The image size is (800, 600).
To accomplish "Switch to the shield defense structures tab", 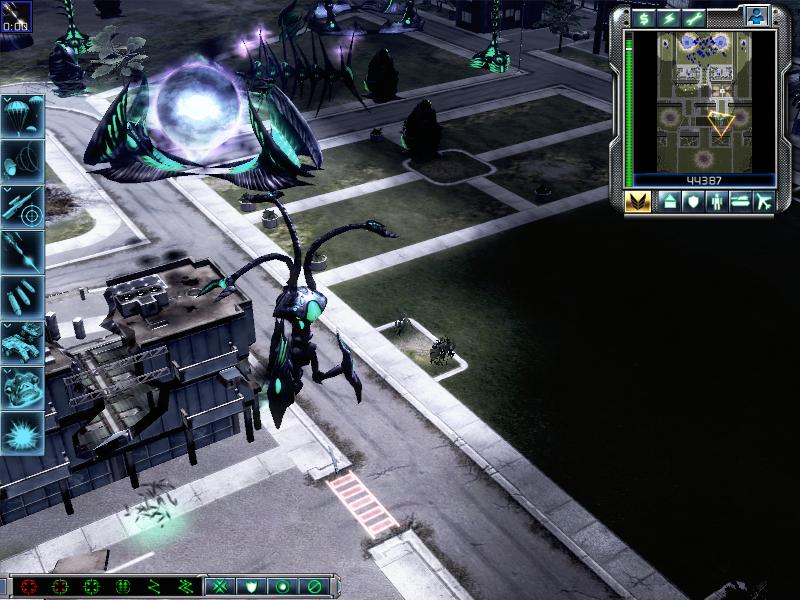I will pyautogui.click(x=693, y=202).
